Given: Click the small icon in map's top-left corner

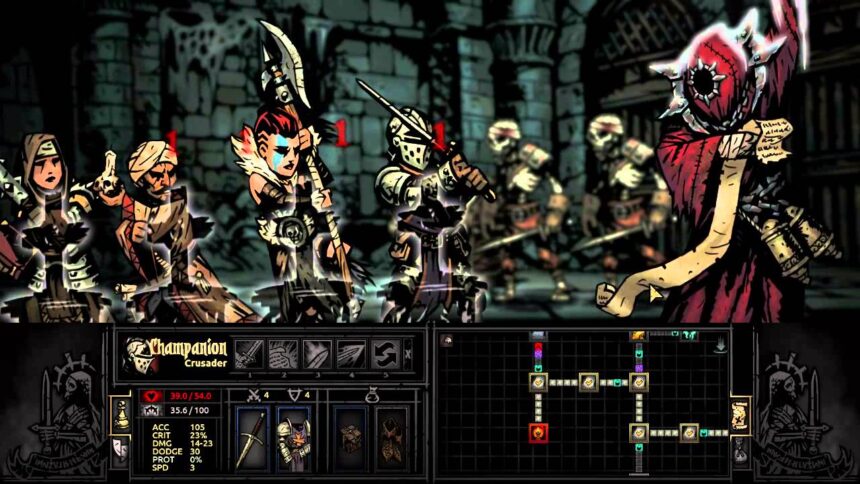Looking at the screenshot, I should pyautogui.click(x=445, y=340).
